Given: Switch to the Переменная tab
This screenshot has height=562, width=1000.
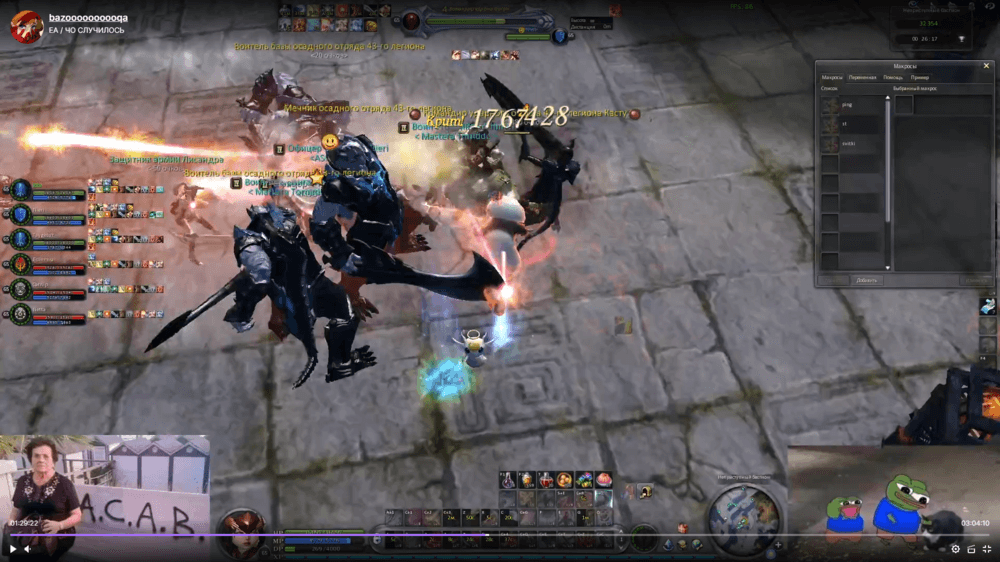Looking at the screenshot, I should (862, 77).
